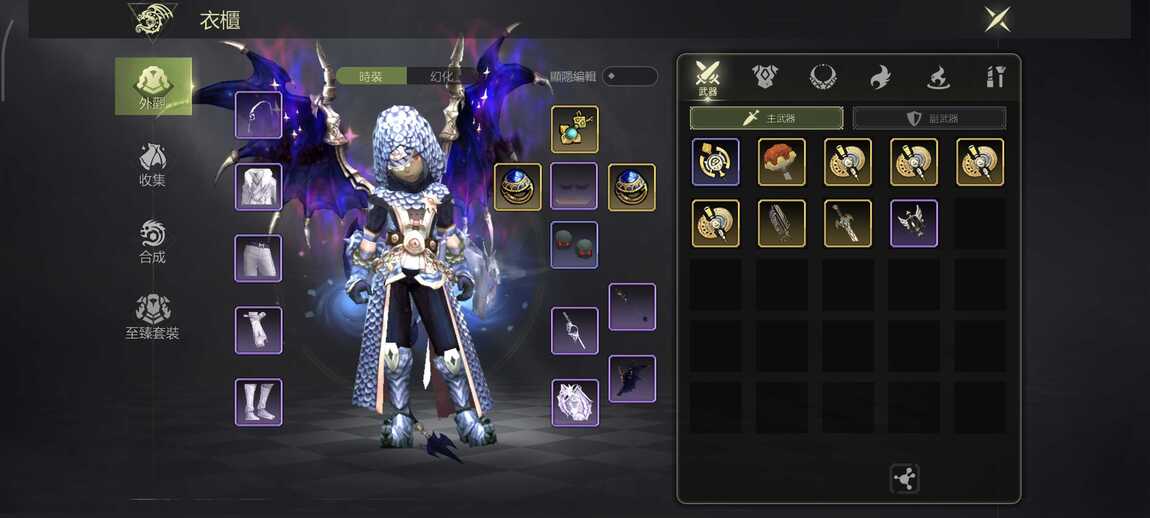
Task: Open the 合成 synthesis section
Action: point(152,241)
